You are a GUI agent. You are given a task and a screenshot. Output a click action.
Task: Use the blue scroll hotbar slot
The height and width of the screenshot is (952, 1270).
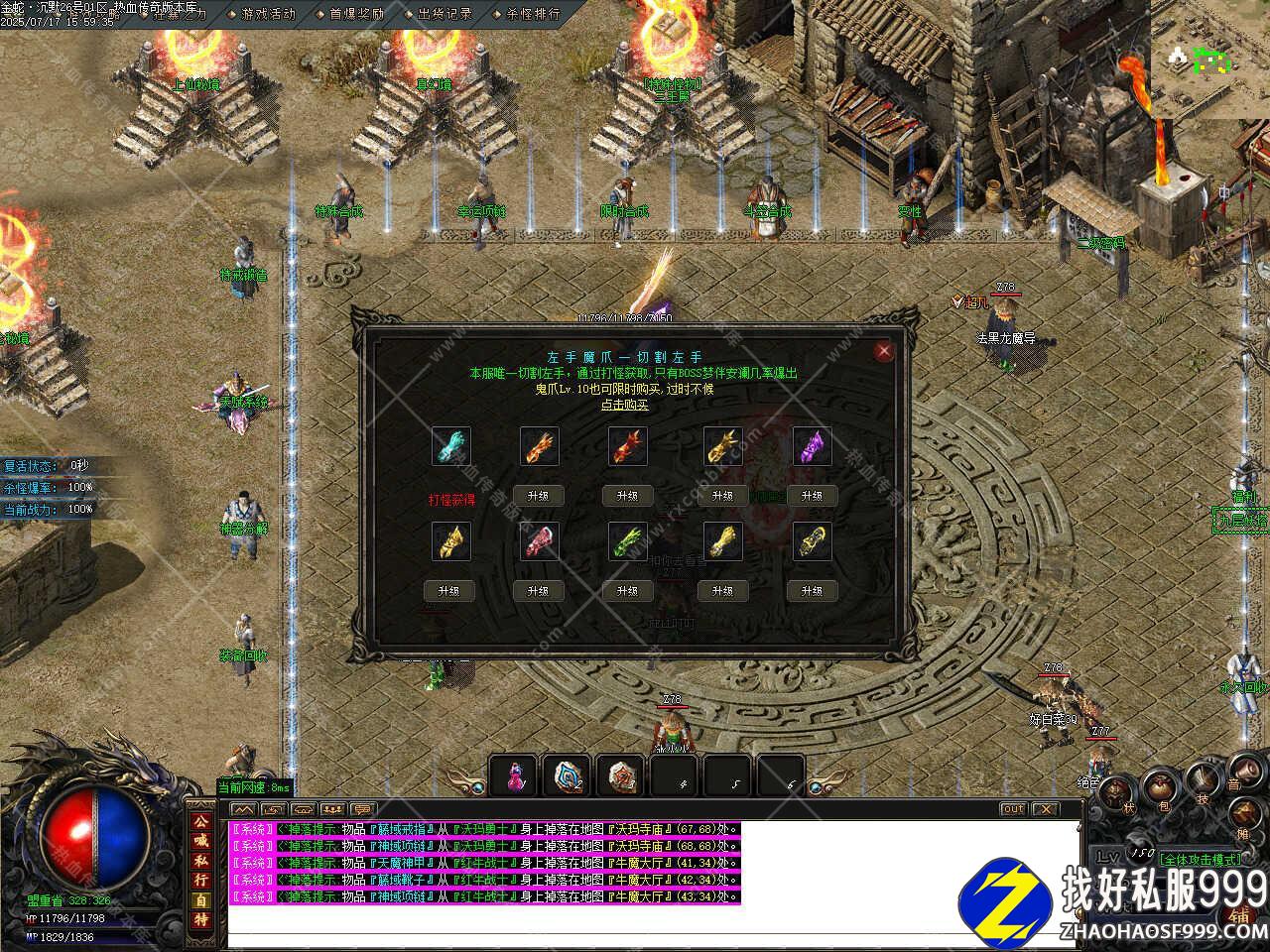pyautogui.click(x=569, y=775)
